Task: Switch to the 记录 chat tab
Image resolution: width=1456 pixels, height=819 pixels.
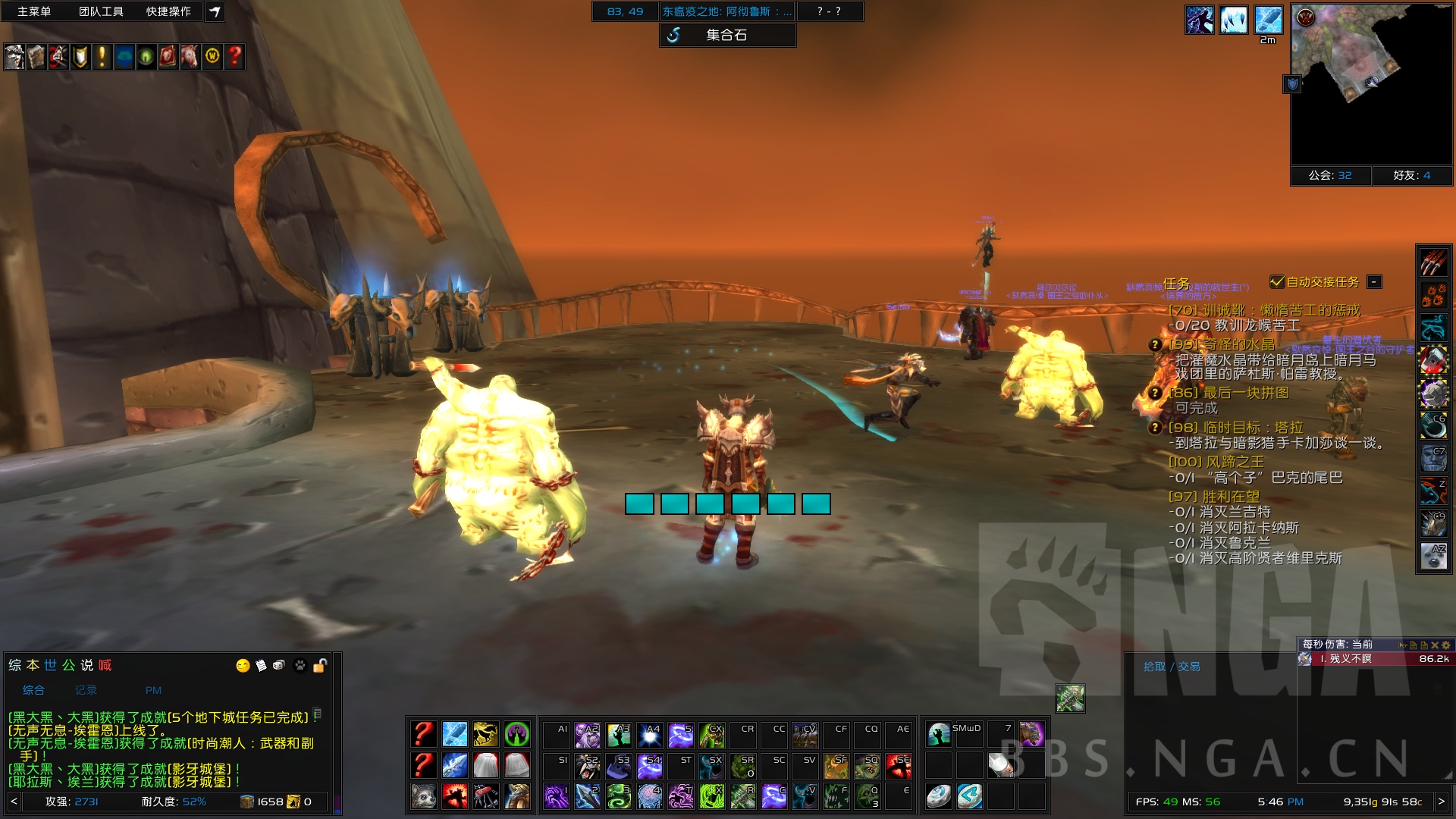Action: (86, 690)
